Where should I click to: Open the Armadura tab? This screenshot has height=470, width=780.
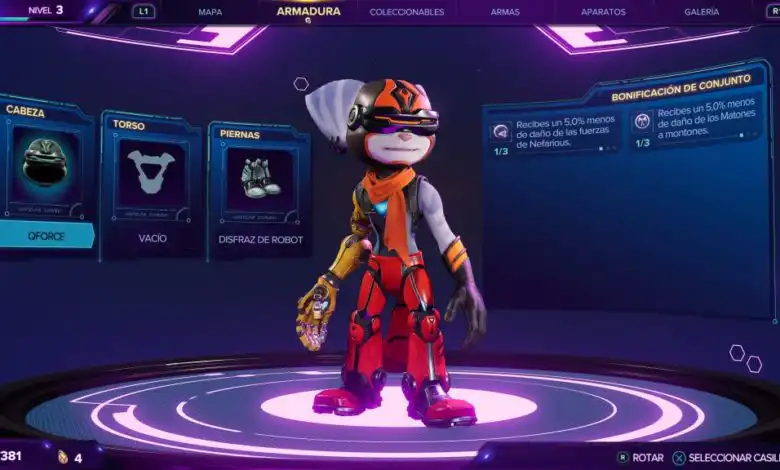[308, 12]
